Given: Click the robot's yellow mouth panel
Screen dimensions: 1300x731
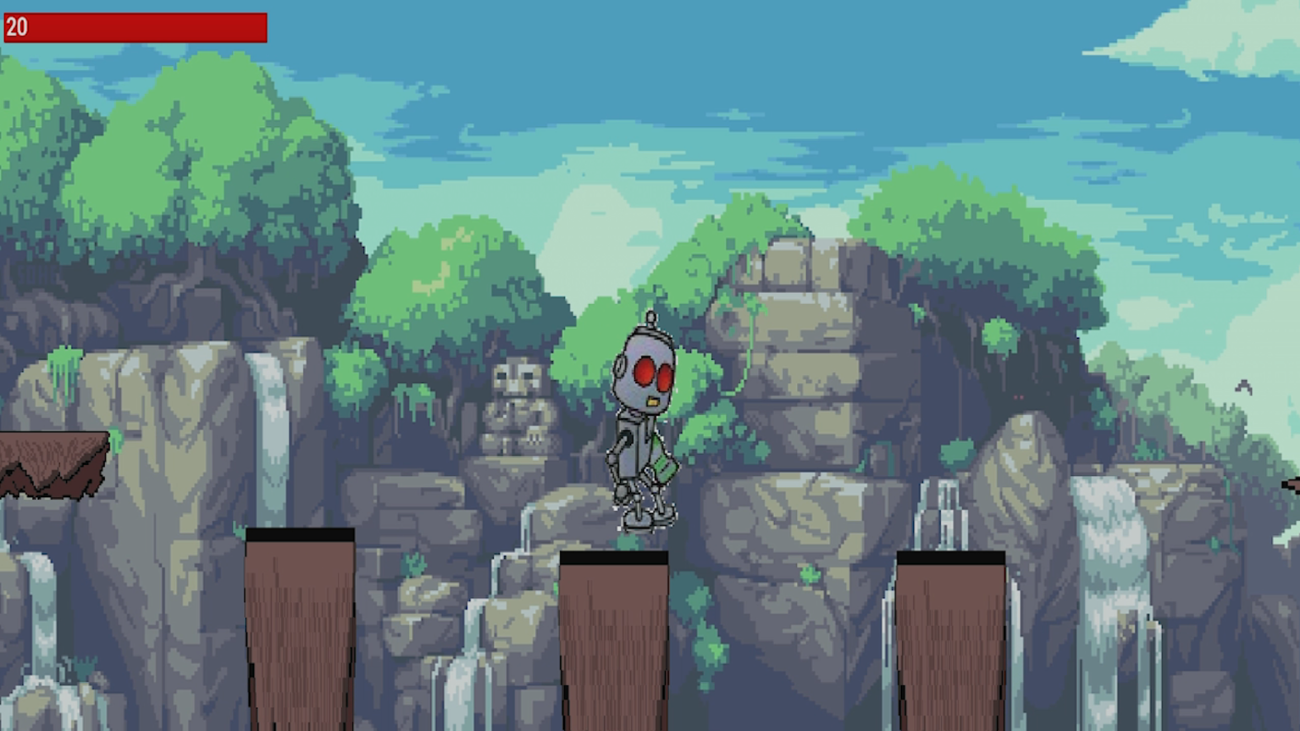Looking at the screenshot, I should [652, 400].
